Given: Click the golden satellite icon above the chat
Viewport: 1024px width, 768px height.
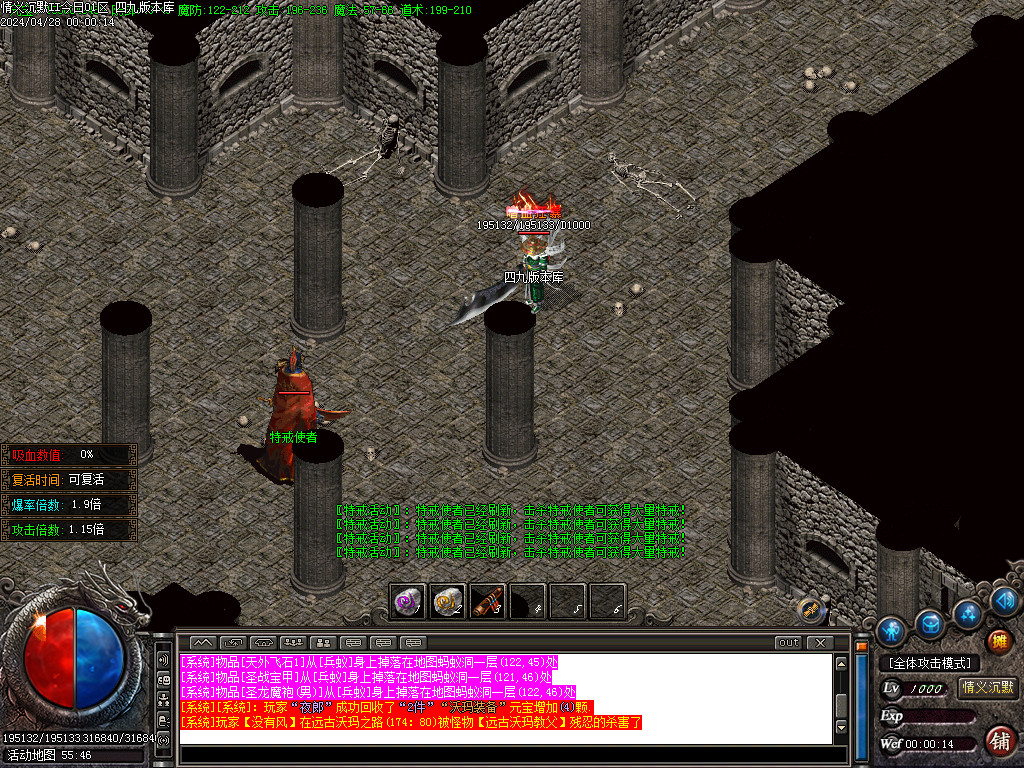Looking at the screenshot, I should point(811,607).
